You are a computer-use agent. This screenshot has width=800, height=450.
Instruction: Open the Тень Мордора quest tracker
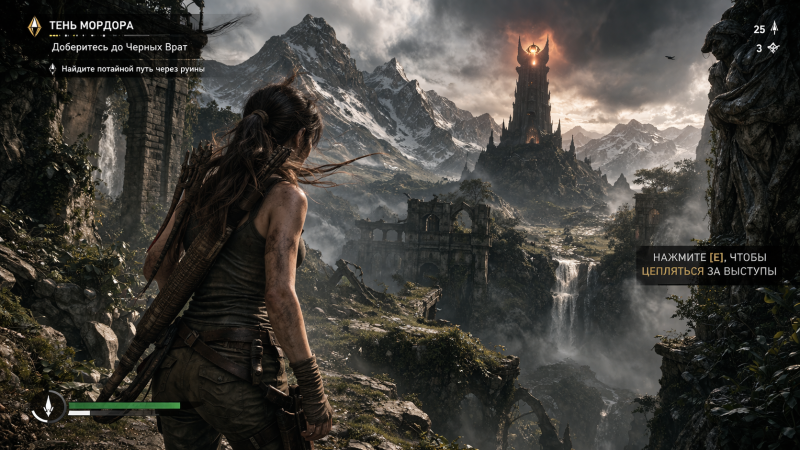[x=91, y=26]
